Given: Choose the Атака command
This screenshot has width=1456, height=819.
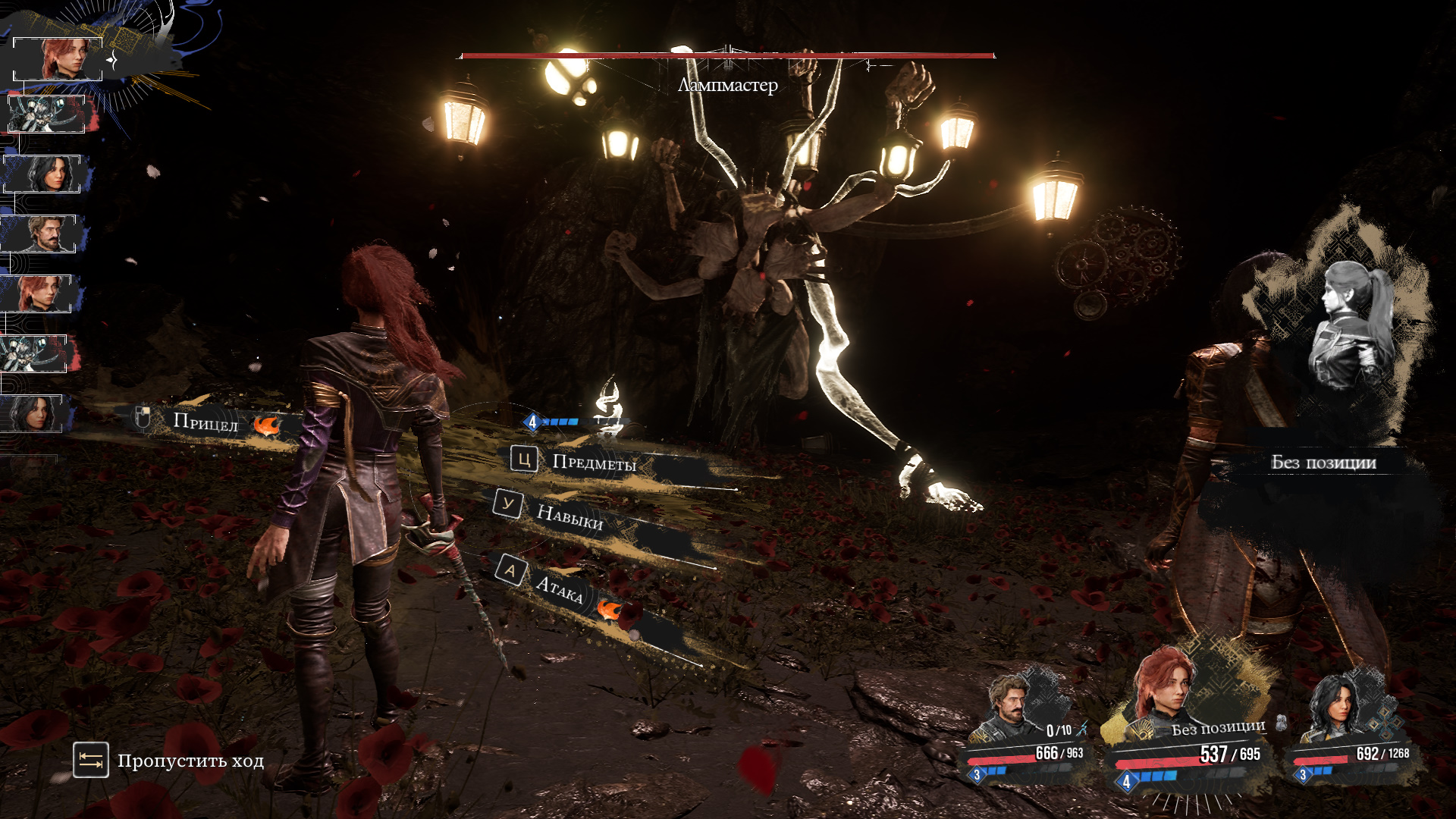Looking at the screenshot, I should pyautogui.click(x=559, y=588).
